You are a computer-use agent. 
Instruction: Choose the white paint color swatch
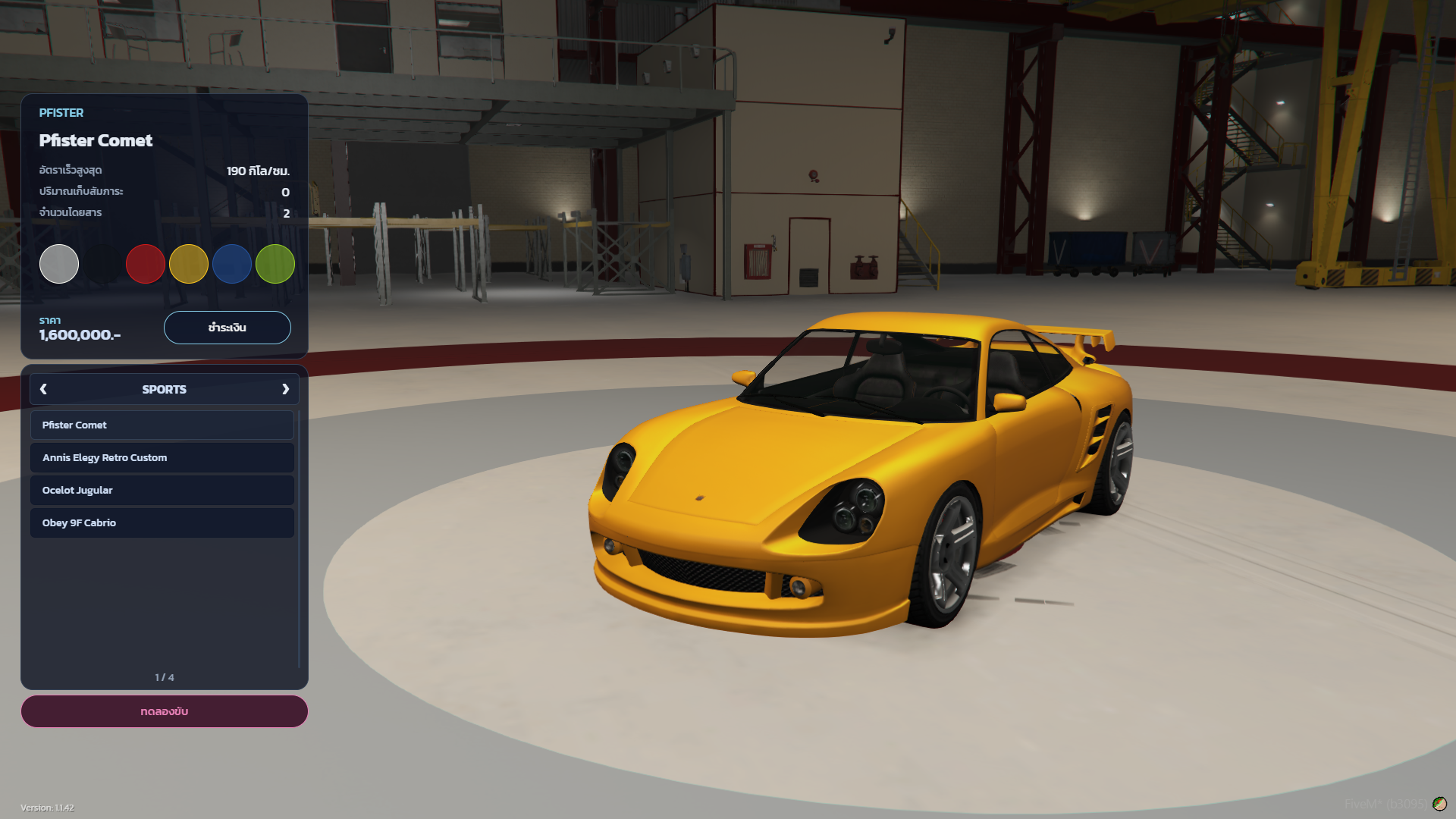[x=59, y=264]
